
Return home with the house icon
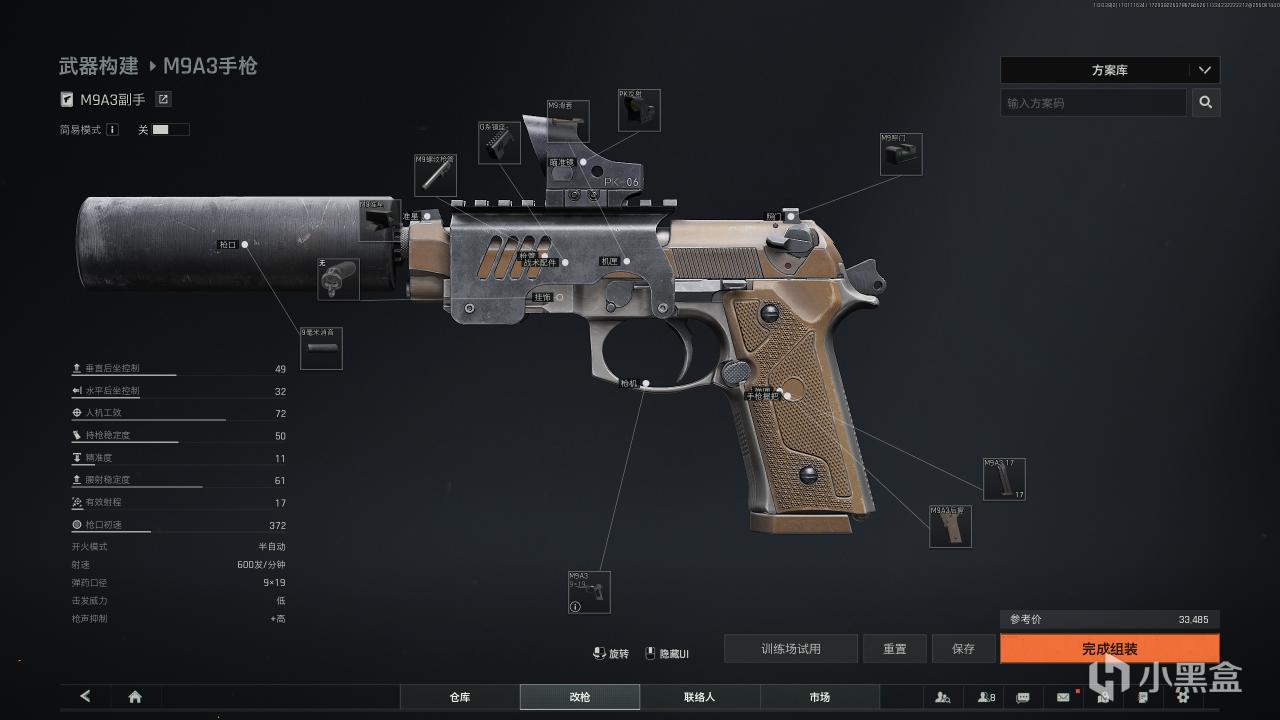(x=135, y=697)
